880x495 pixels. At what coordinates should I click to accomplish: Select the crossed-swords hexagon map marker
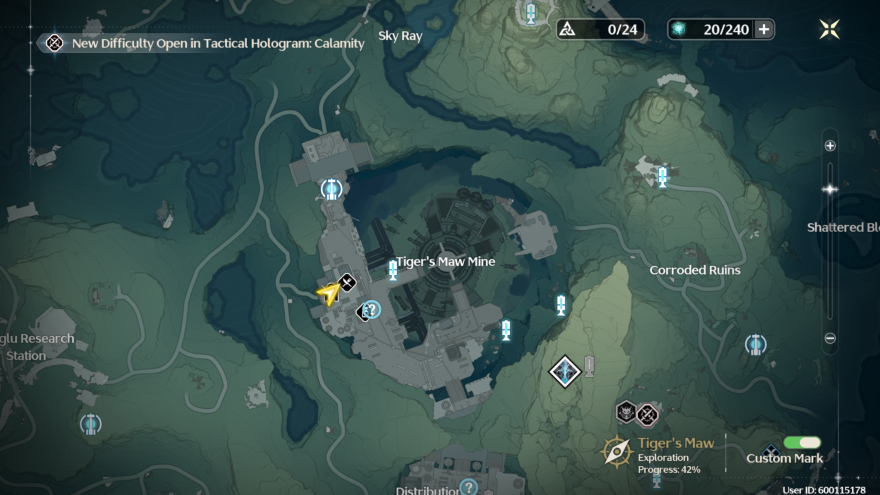coord(648,413)
